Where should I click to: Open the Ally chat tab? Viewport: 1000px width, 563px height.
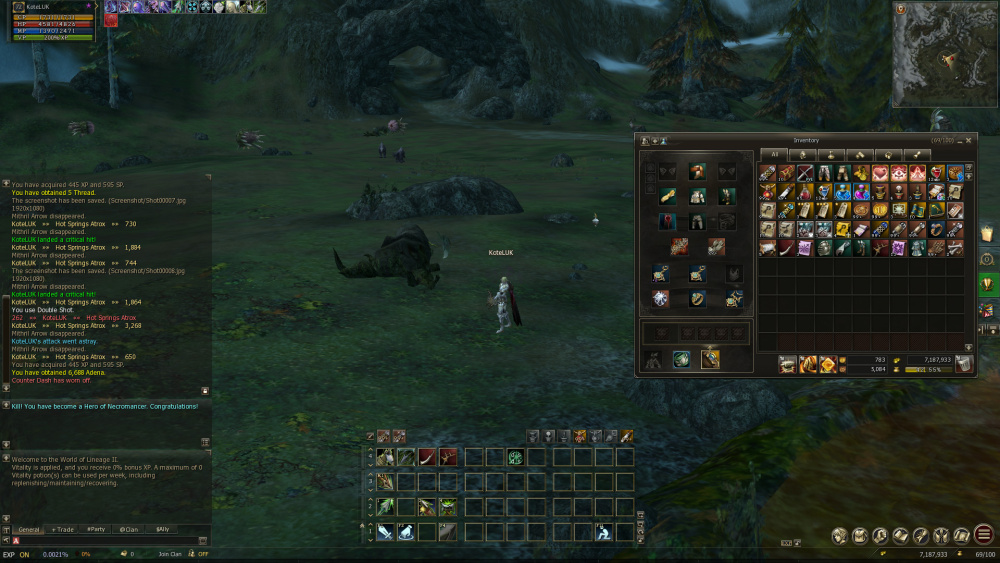[162, 529]
